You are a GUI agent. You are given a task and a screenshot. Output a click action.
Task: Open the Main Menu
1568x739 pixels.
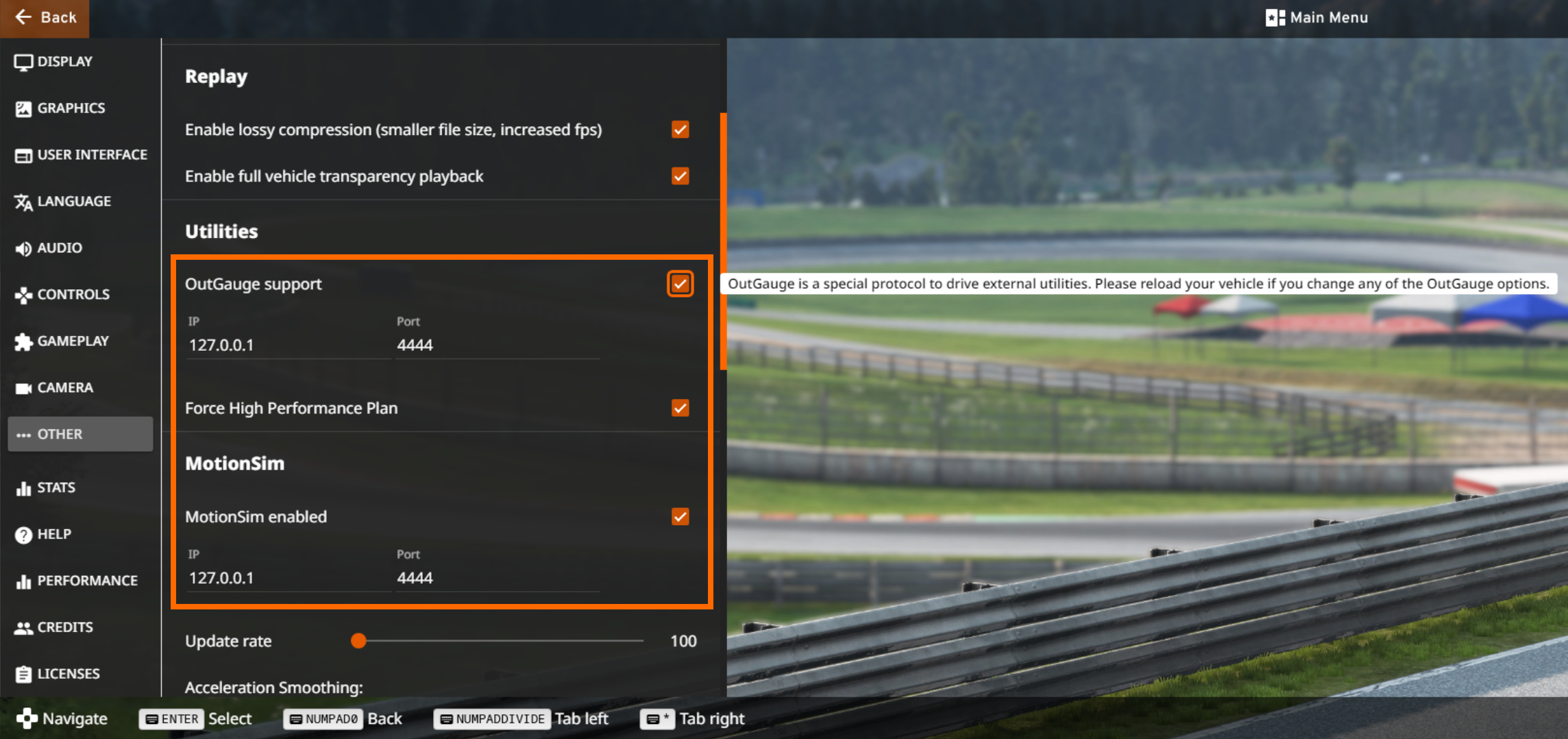(x=1316, y=18)
